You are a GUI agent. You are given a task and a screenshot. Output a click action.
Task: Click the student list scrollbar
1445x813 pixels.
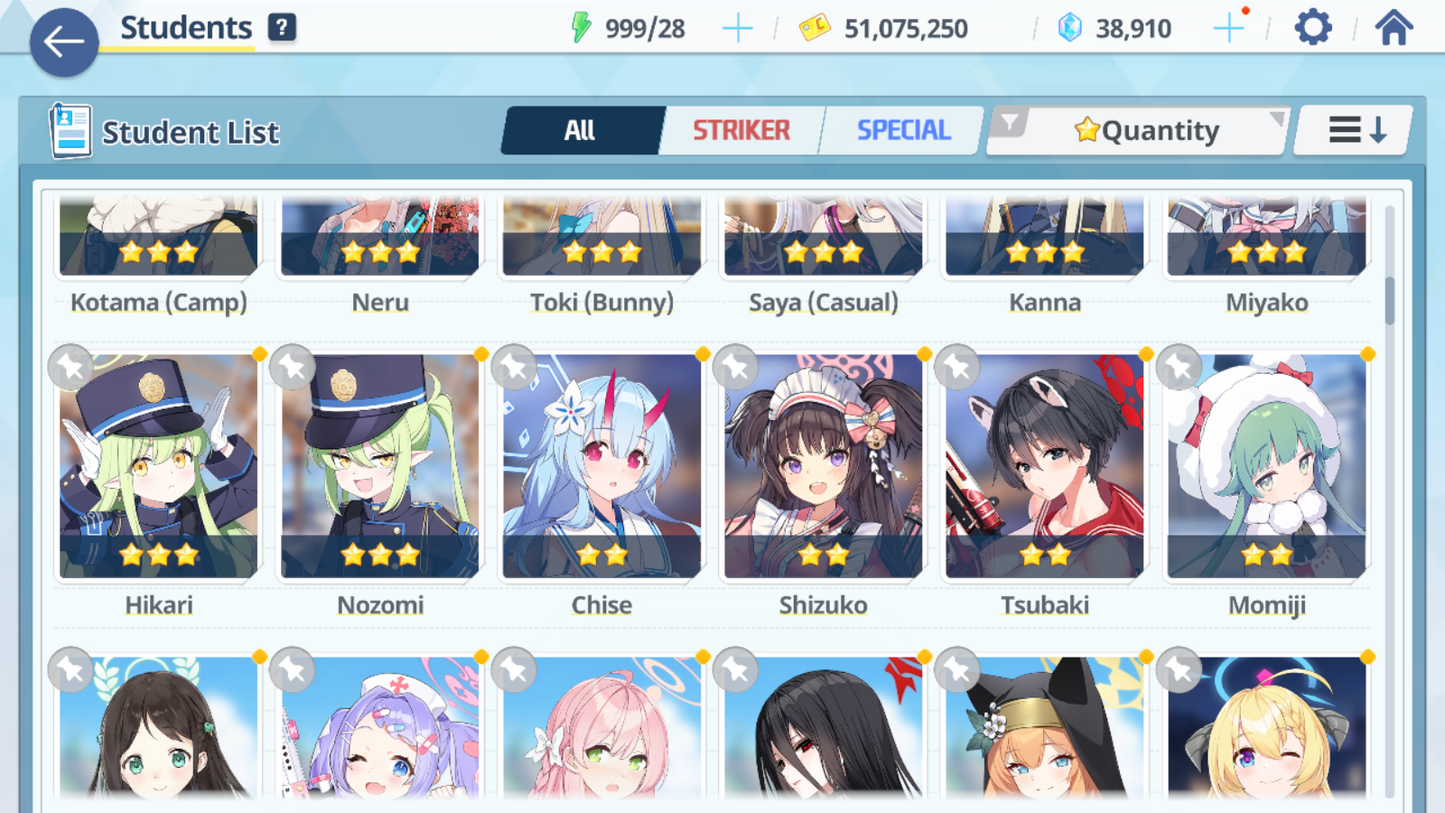coord(1389,300)
